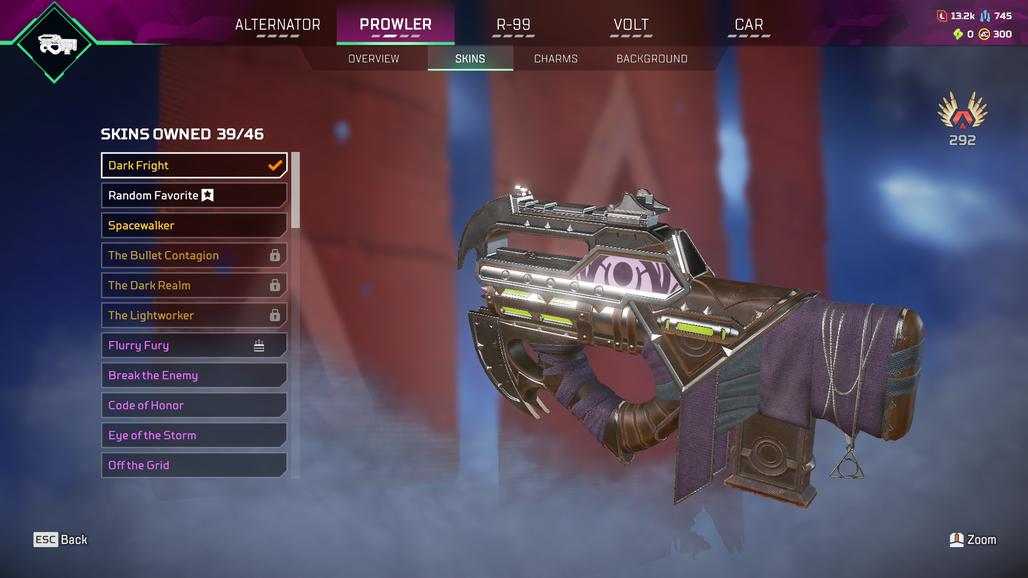This screenshot has width=1028, height=578.
Task: Open the Overview sub-tab
Action: [373, 59]
